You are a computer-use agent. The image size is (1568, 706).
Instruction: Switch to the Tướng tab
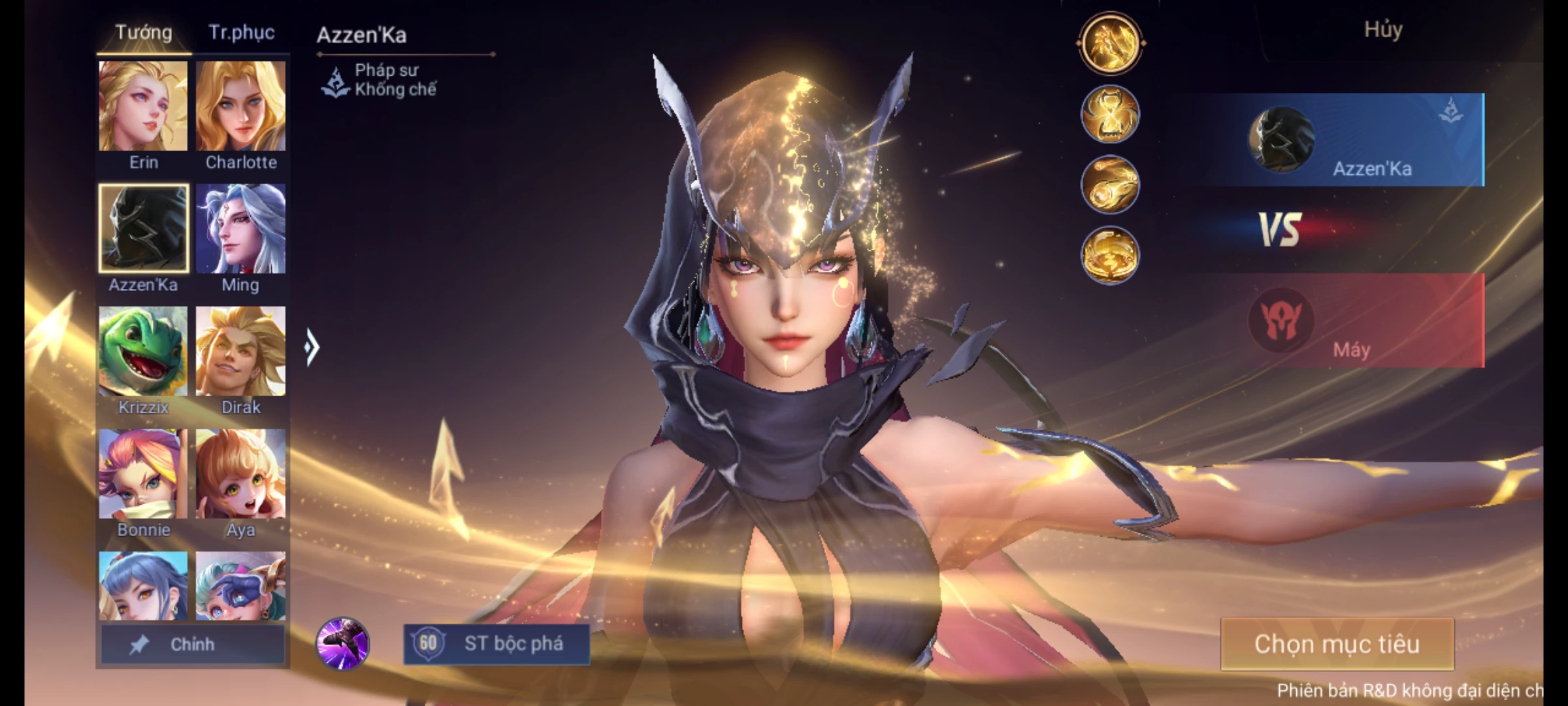pyautogui.click(x=144, y=33)
